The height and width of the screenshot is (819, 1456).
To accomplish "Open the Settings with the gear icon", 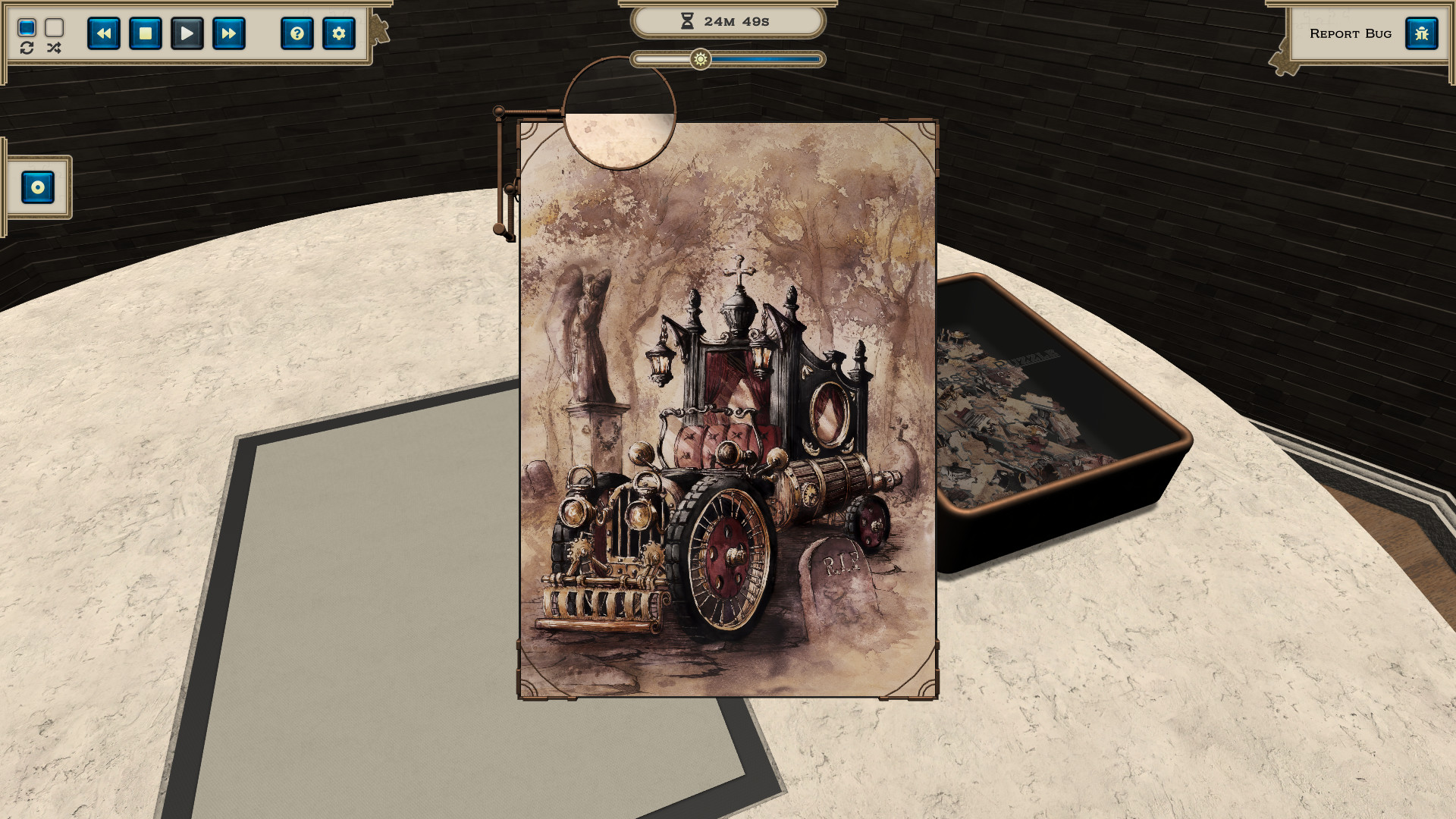I will pyautogui.click(x=339, y=33).
